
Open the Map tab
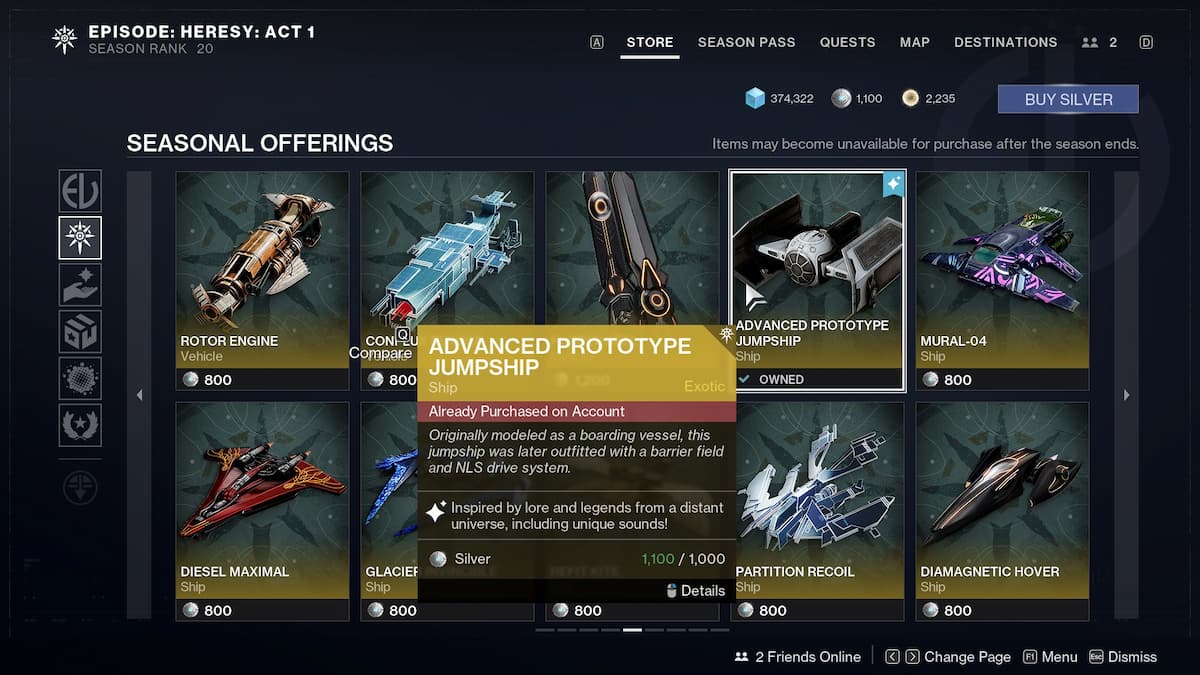(914, 42)
